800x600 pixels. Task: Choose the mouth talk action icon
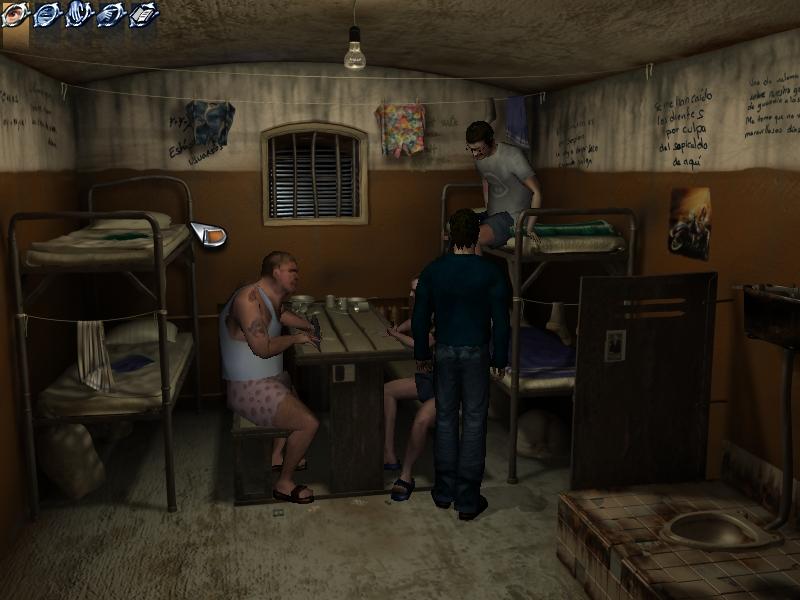[47, 14]
